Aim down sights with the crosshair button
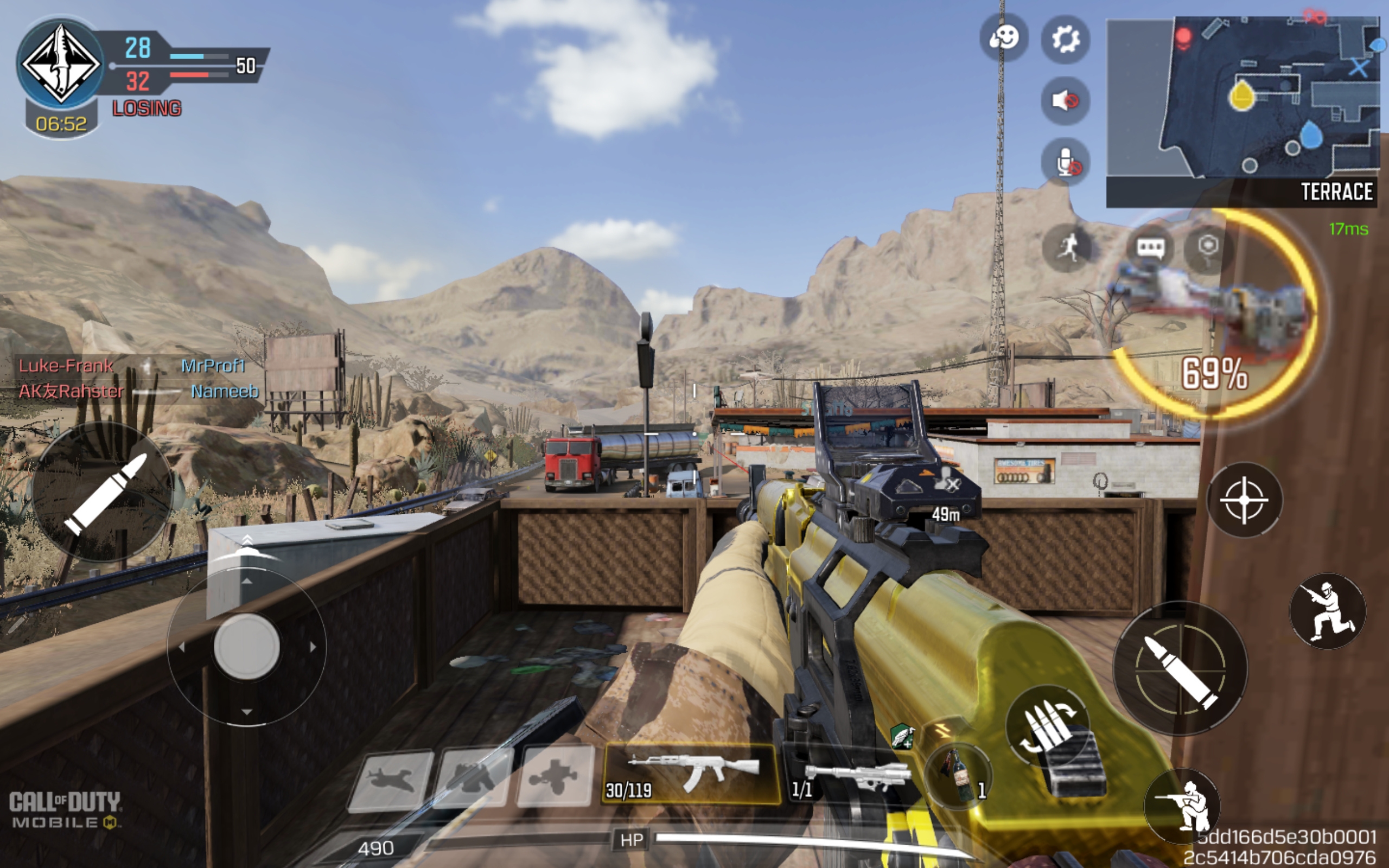Screen dimensions: 1389x868 pos(1244,500)
